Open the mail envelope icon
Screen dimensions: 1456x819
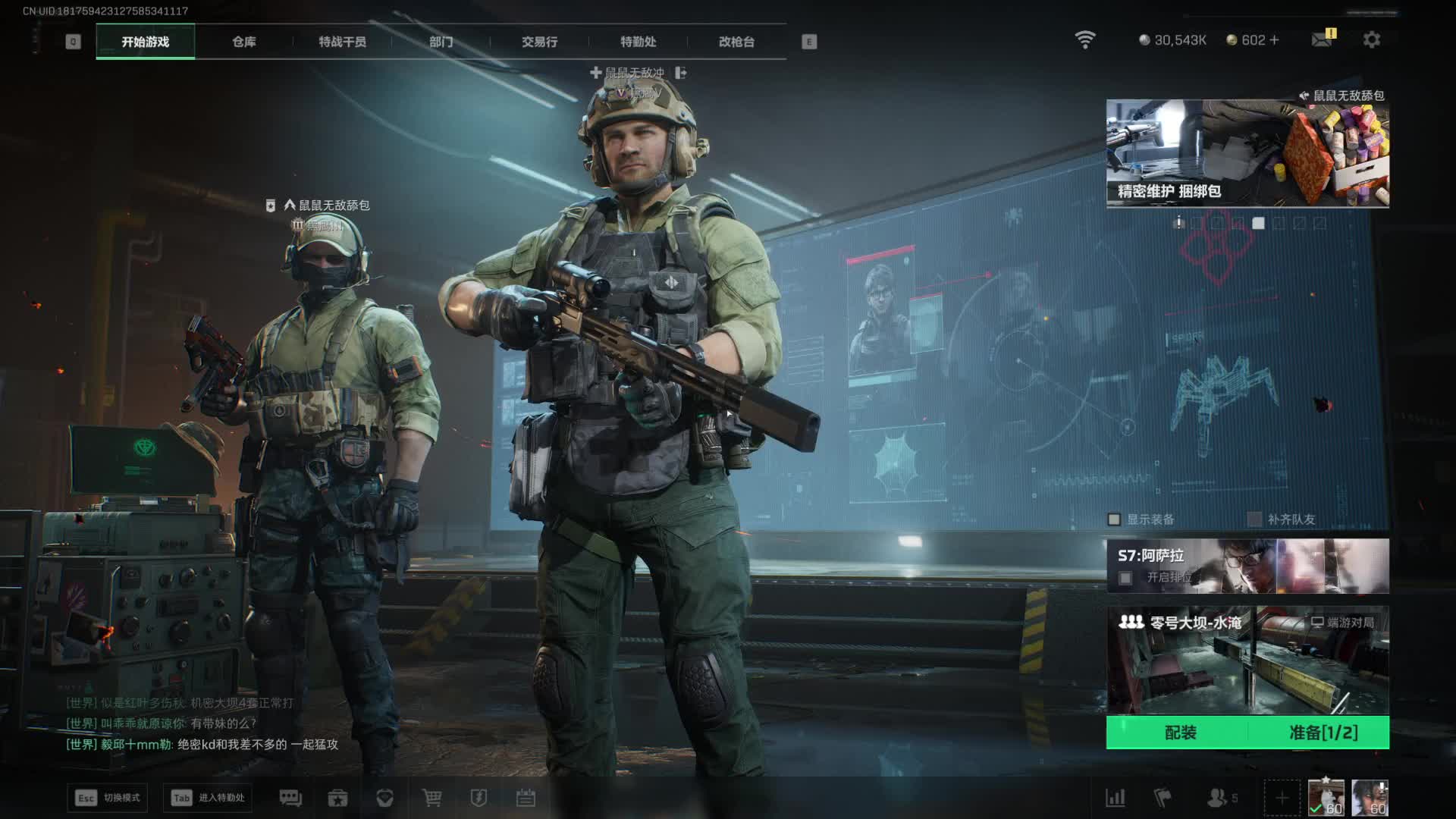pos(1322,39)
